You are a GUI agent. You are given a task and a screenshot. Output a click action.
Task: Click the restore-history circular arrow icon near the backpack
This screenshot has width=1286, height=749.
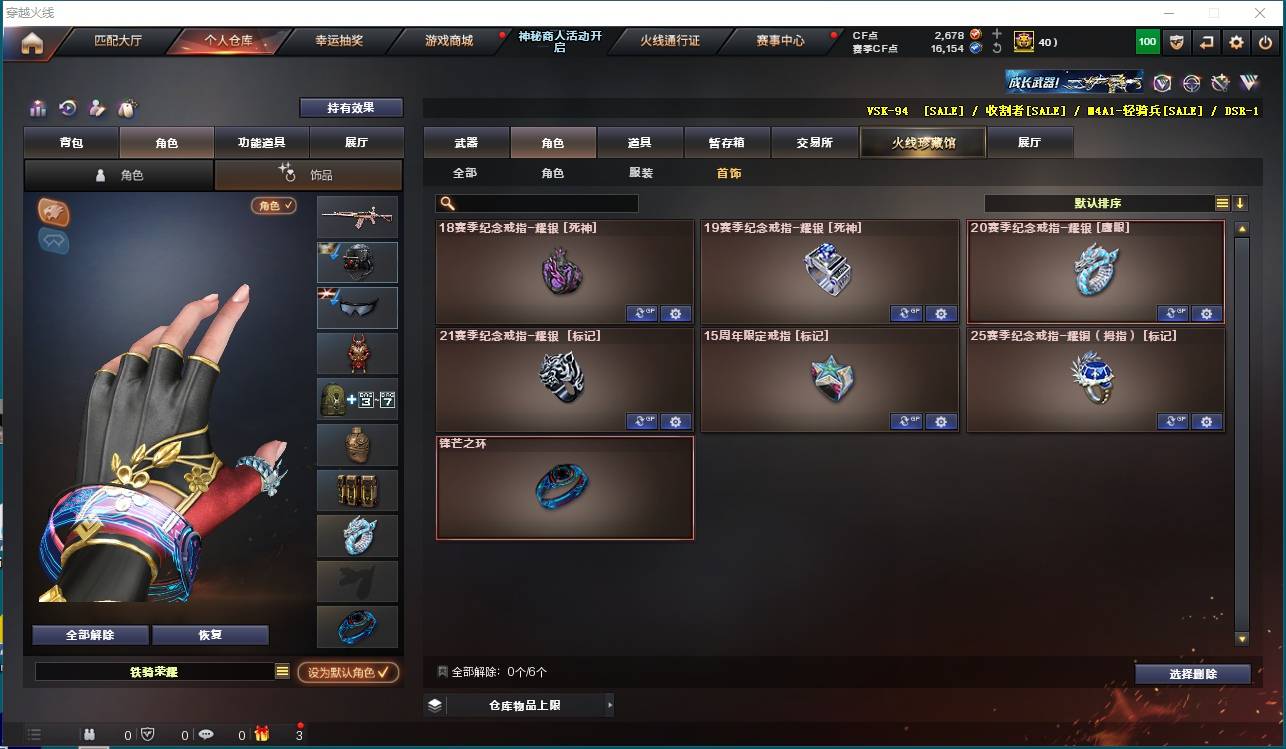(x=66, y=108)
